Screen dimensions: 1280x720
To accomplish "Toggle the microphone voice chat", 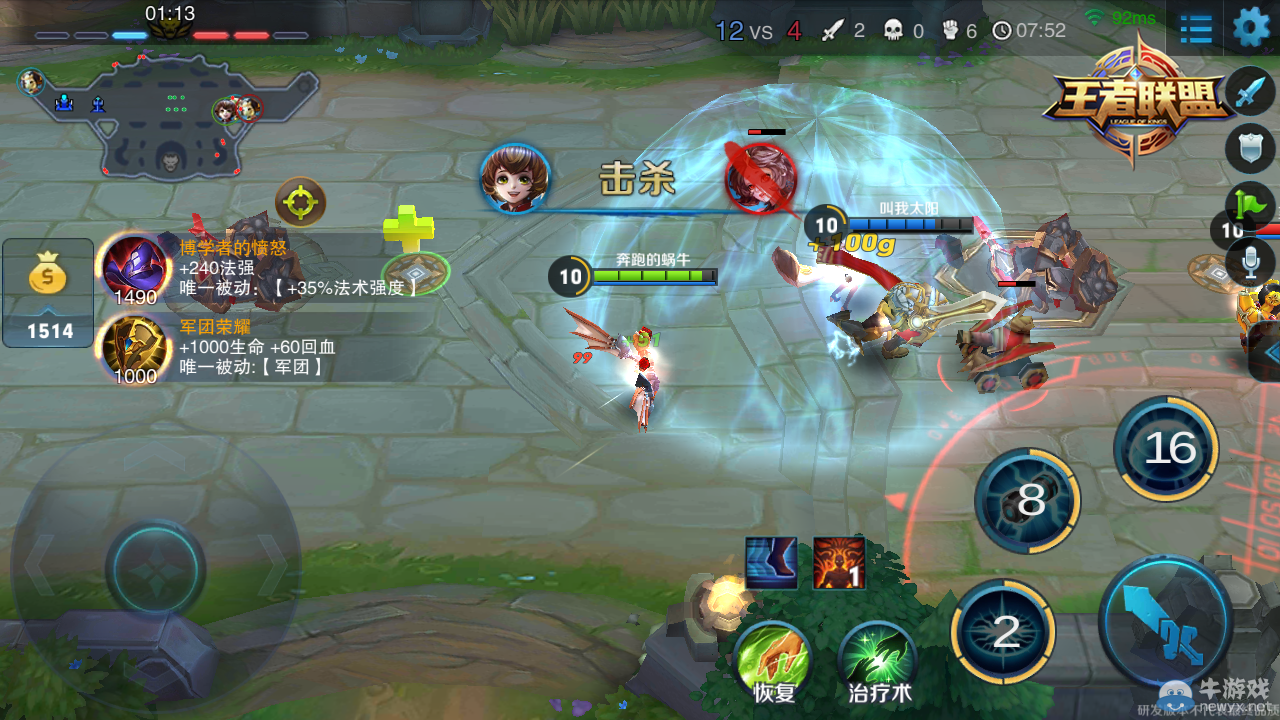I will 1250,263.
